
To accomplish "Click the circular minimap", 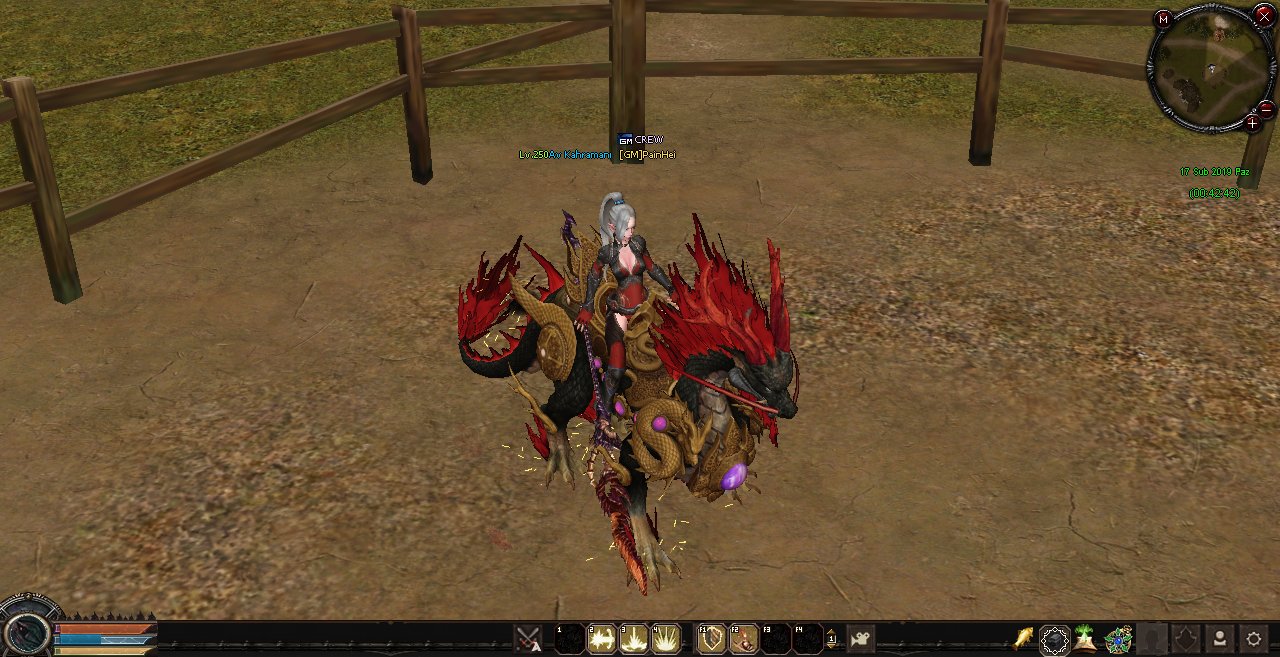I will [1209, 69].
